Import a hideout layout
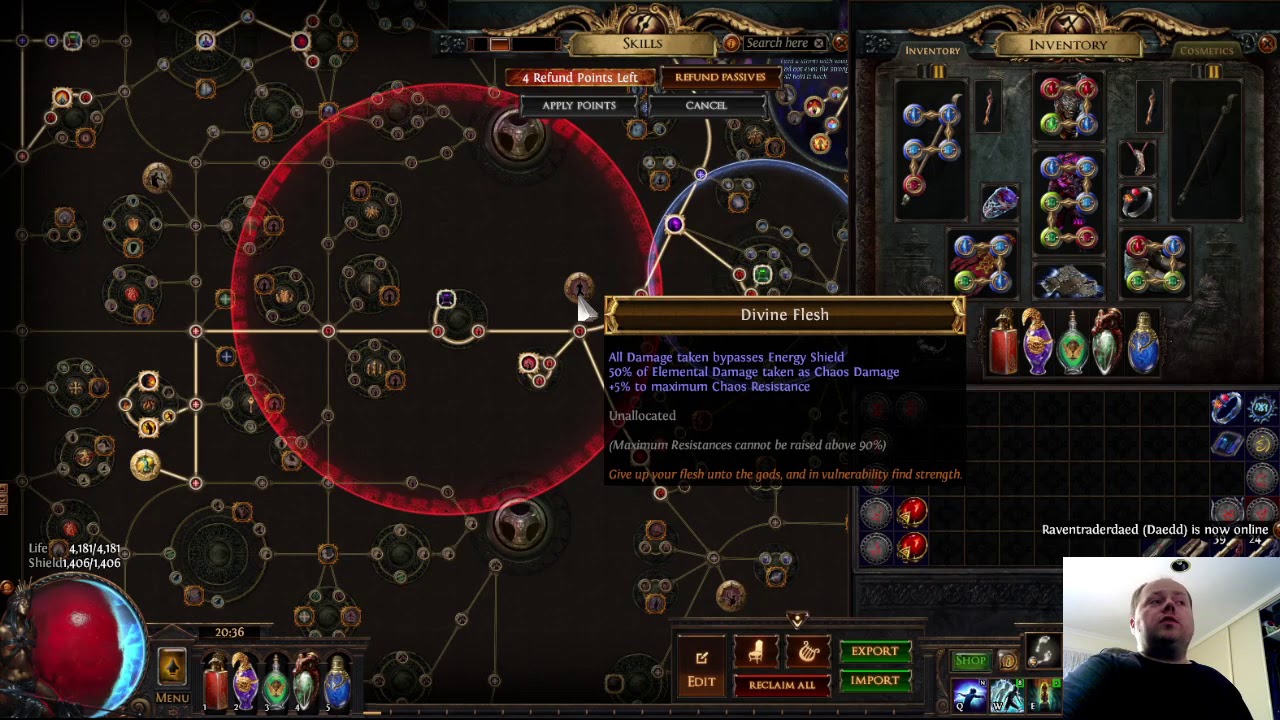This screenshot has width=1280, height=720. point(874,681)
